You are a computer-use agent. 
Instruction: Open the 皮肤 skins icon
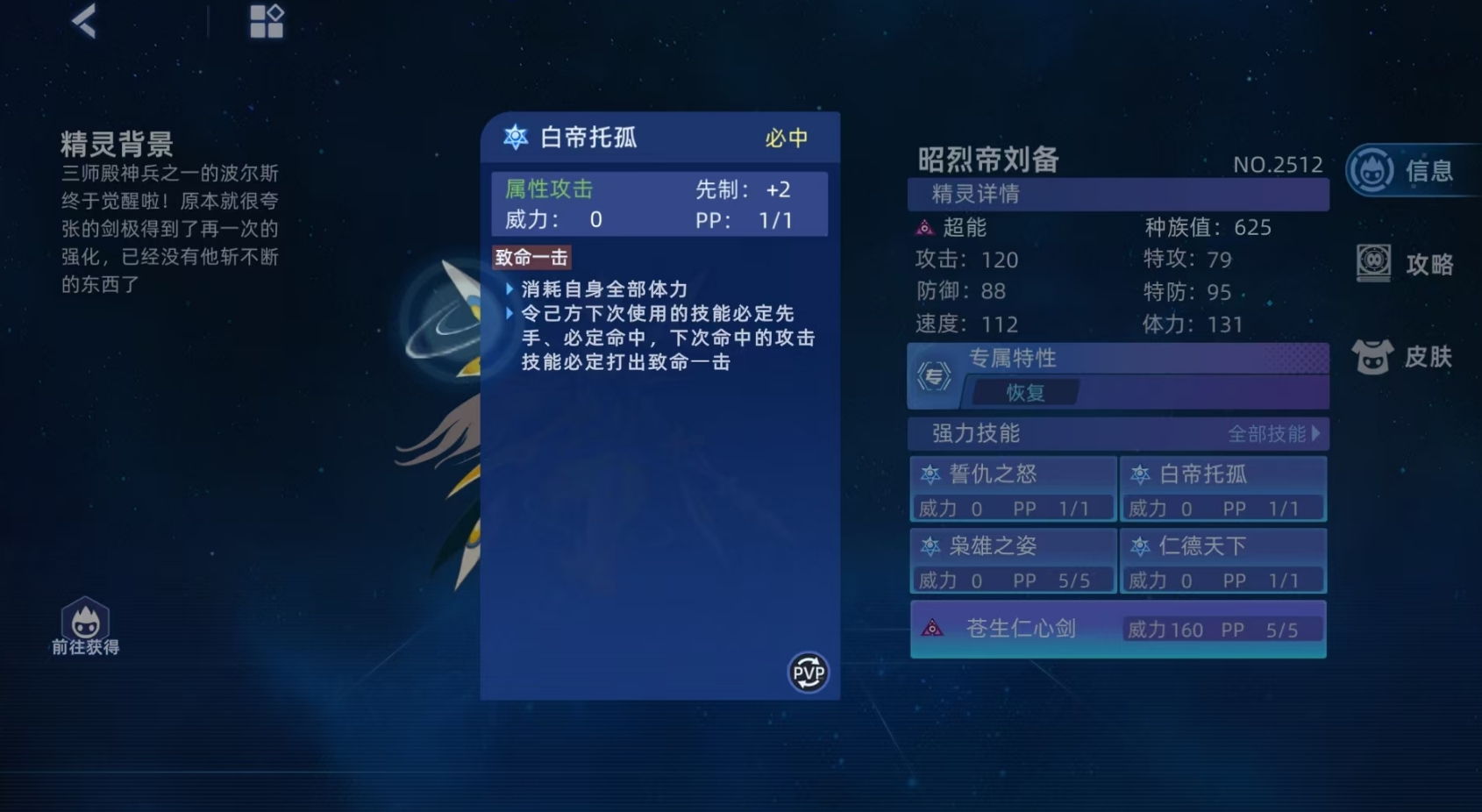(1373, 355)
